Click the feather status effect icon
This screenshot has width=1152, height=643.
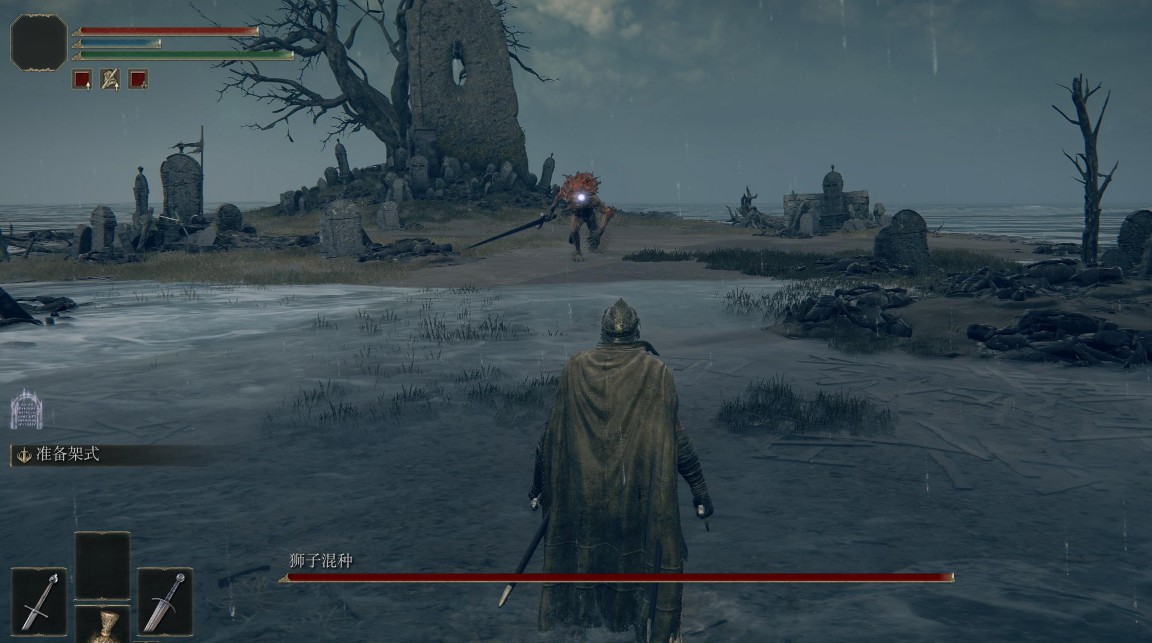click(x=110, y=79)
